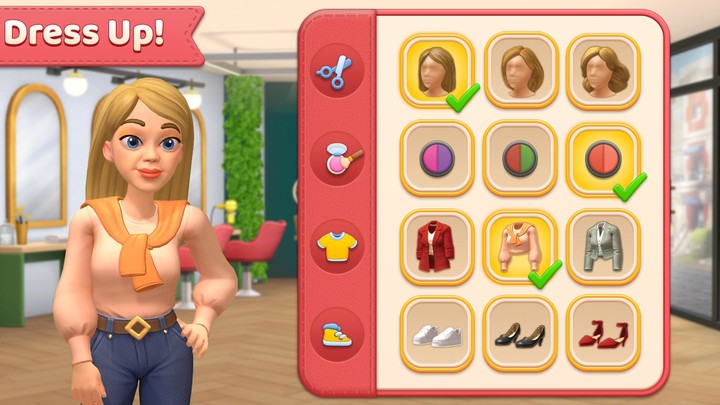The width and height of the screenshot is (720, 405).
Task: Choose the white sneakers
Action: [437, 334]
